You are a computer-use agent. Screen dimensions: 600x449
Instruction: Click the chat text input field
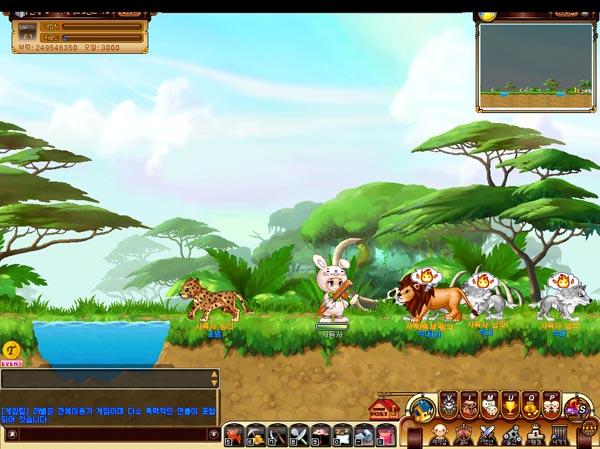[112, 434]
